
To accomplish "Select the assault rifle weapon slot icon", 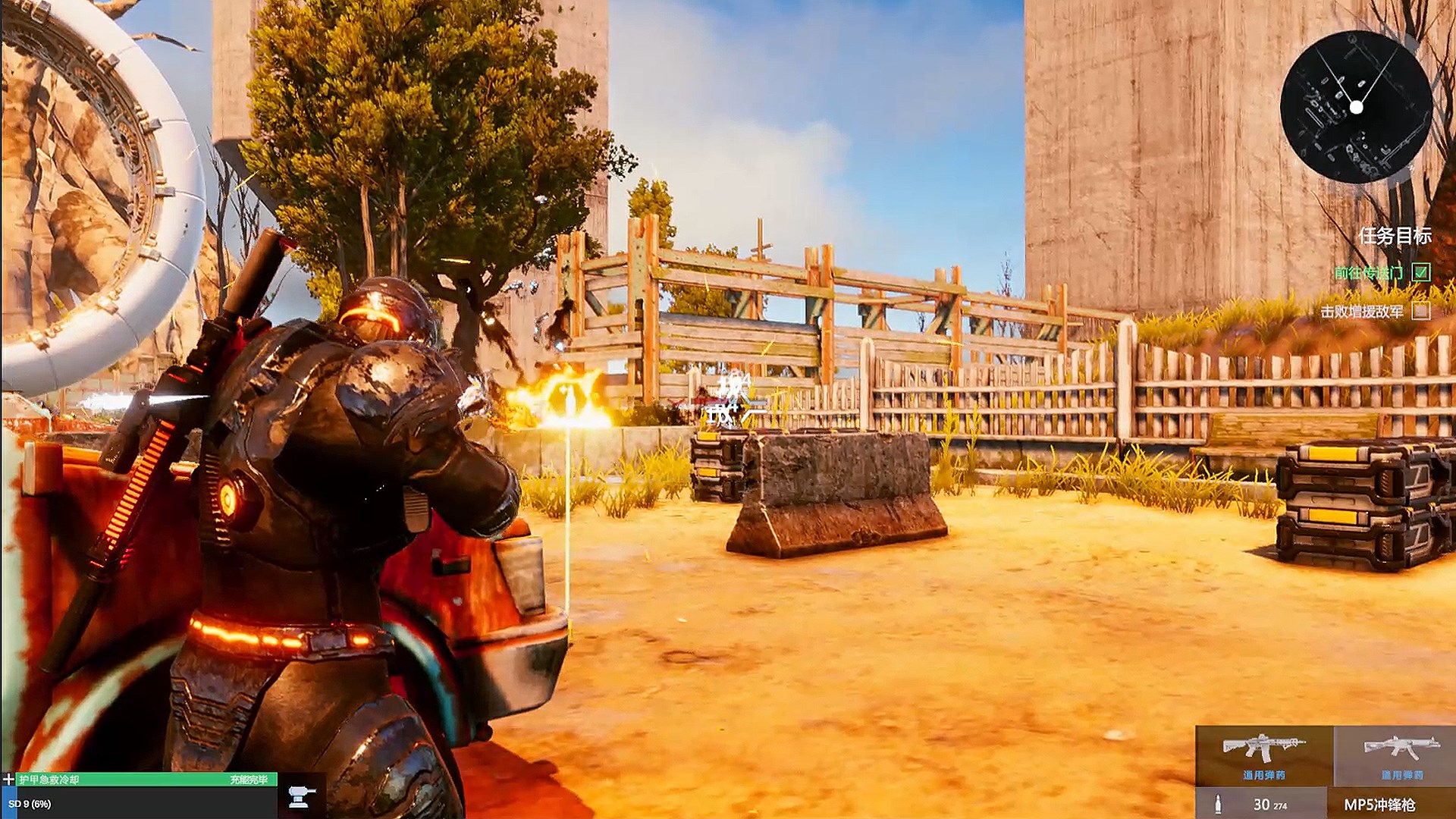I will (1263, 748).
